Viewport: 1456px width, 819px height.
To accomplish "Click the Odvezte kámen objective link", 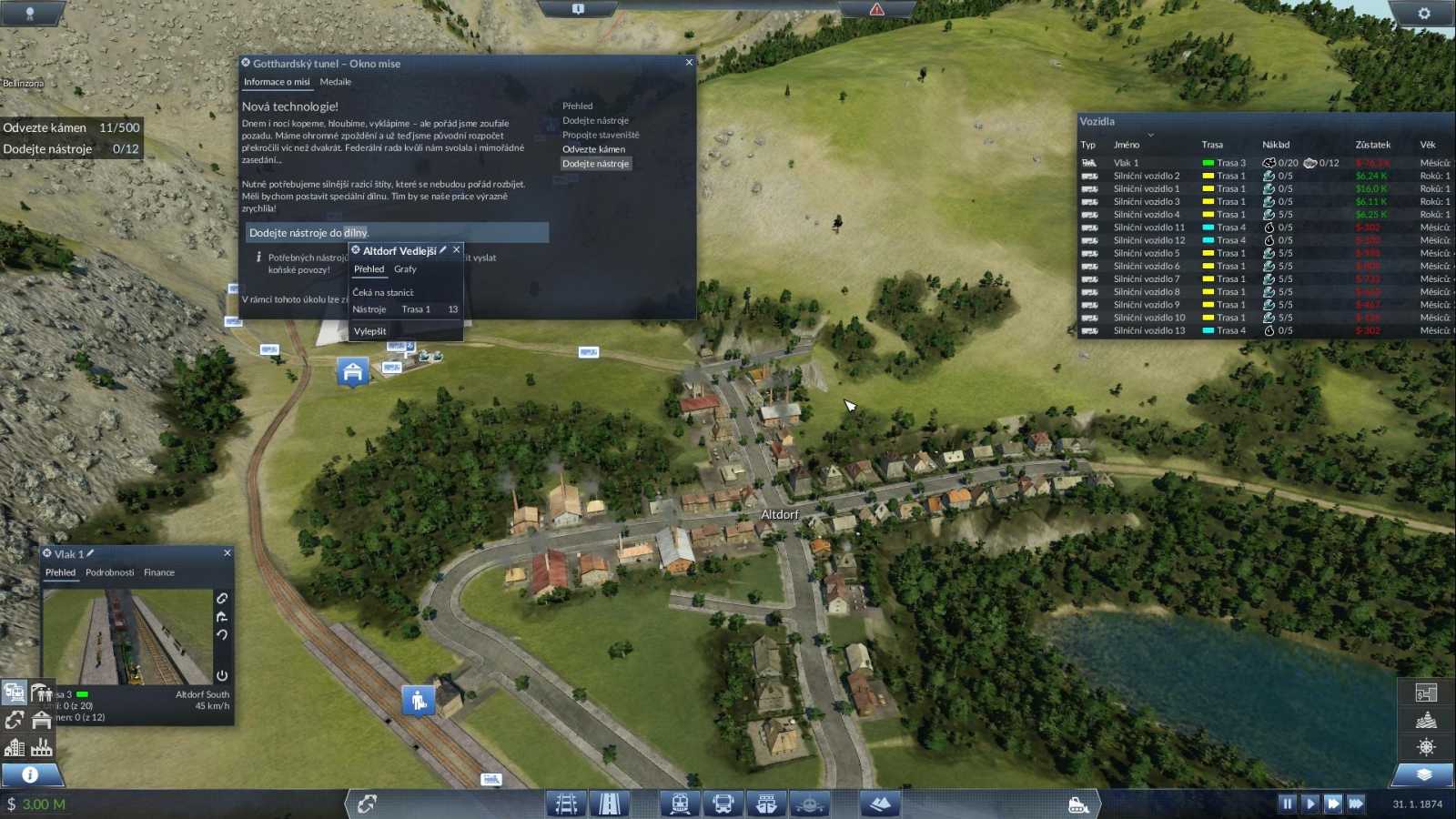I will [x=595, y=148].
